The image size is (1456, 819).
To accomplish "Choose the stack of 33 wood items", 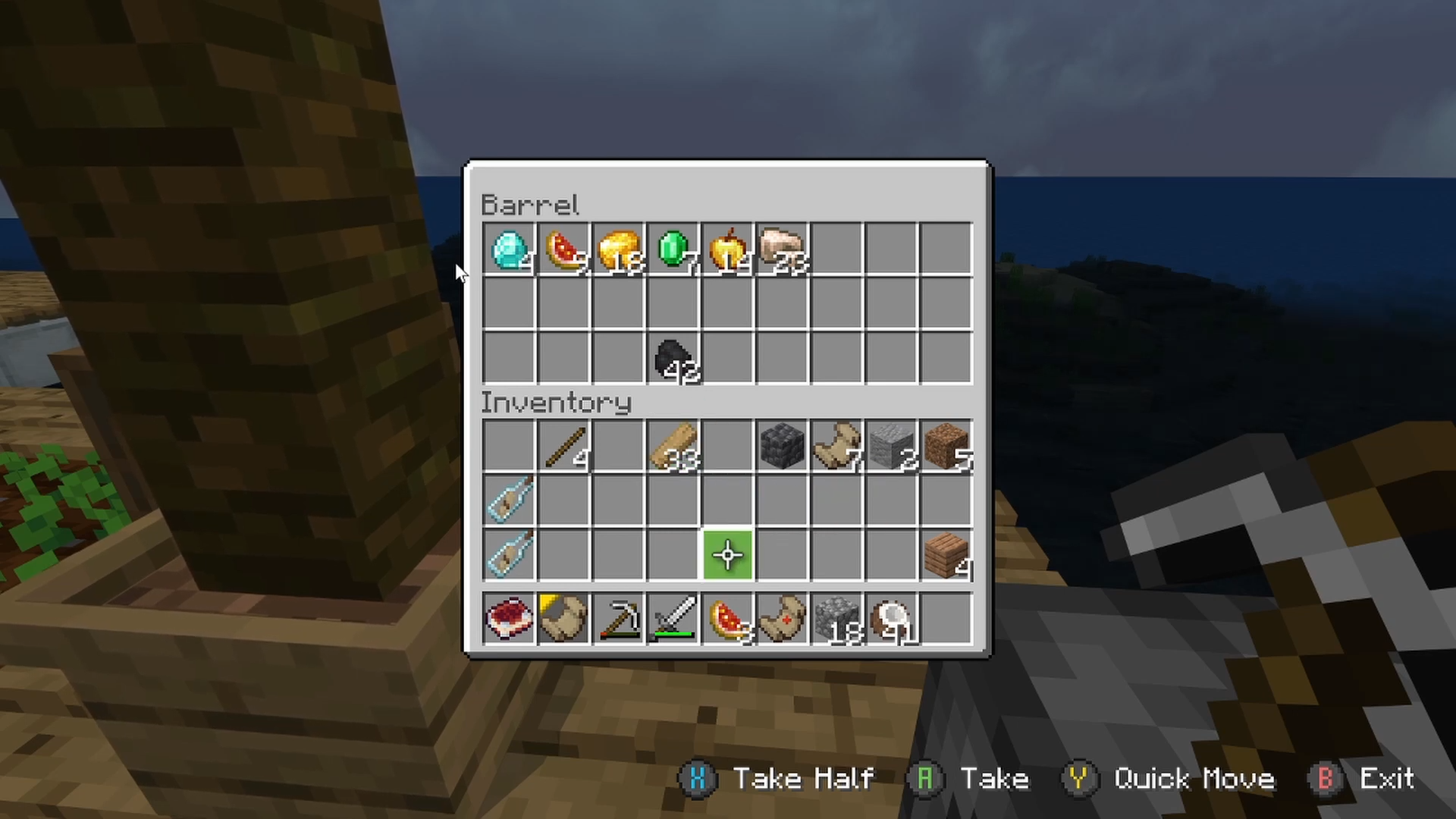I will click(673, 447).
